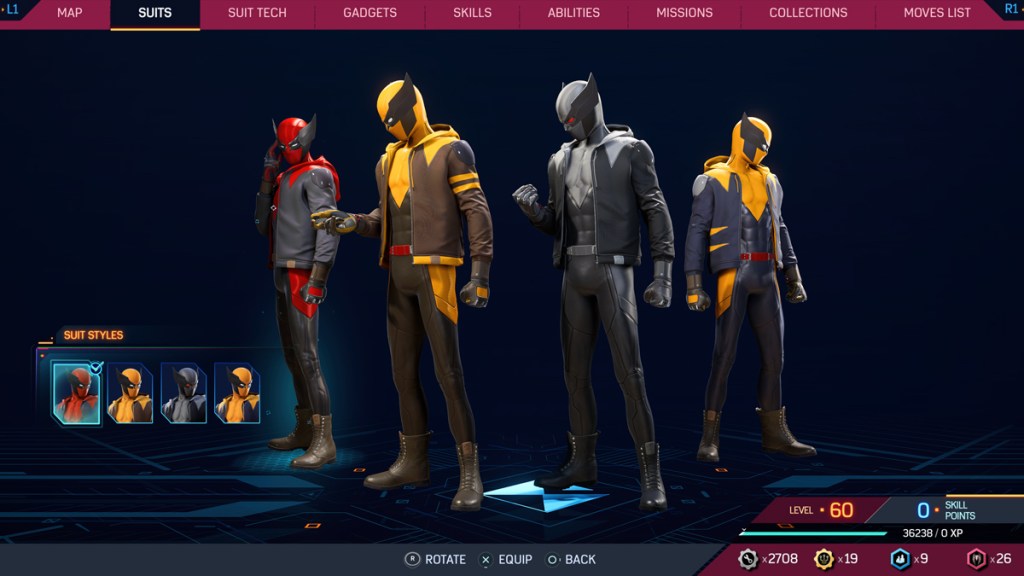
Task: Open the Missions tab
Action: point(684,13)
